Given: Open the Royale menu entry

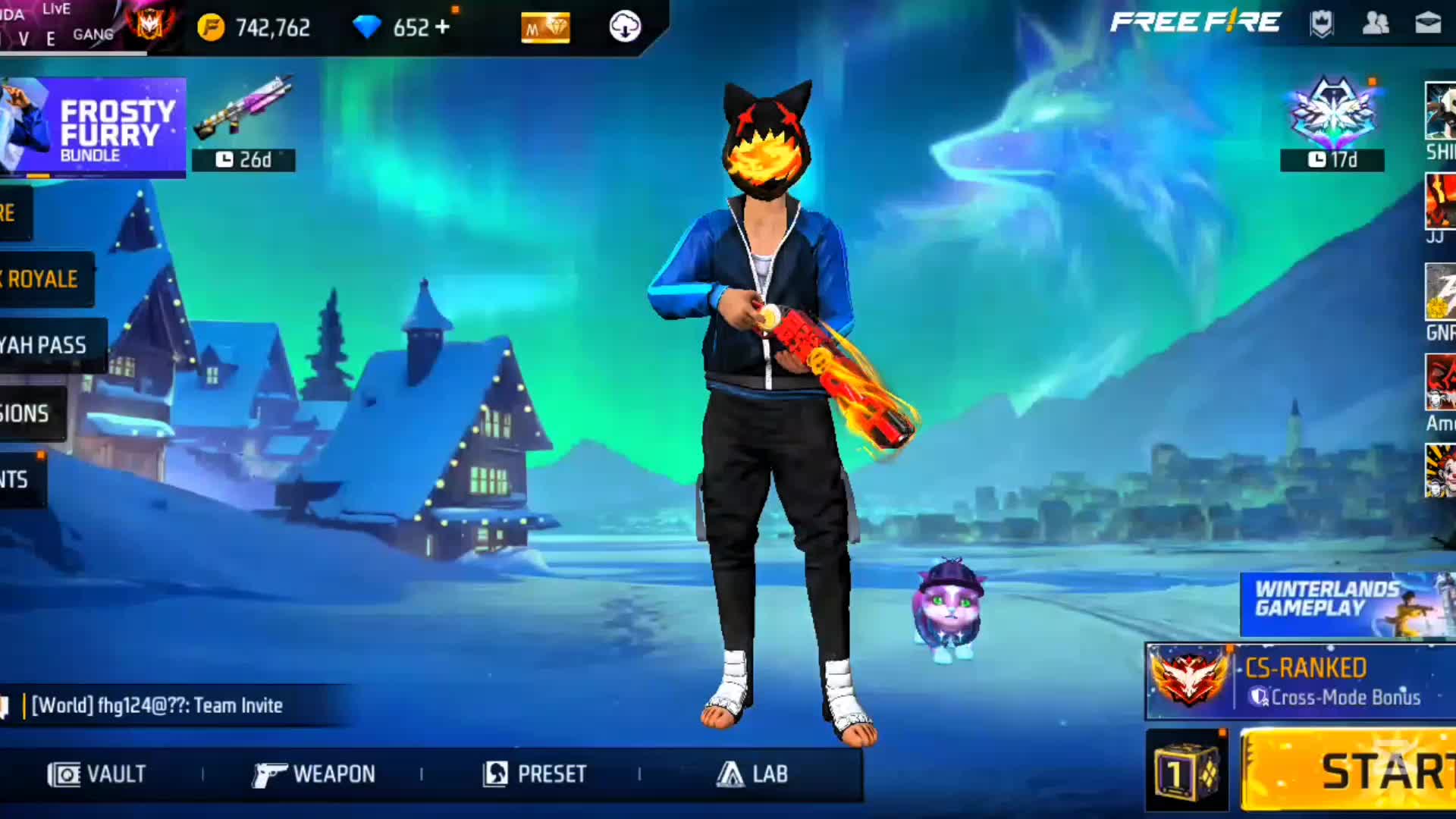Looking at the screenshot, I should (x=44, y=279).
